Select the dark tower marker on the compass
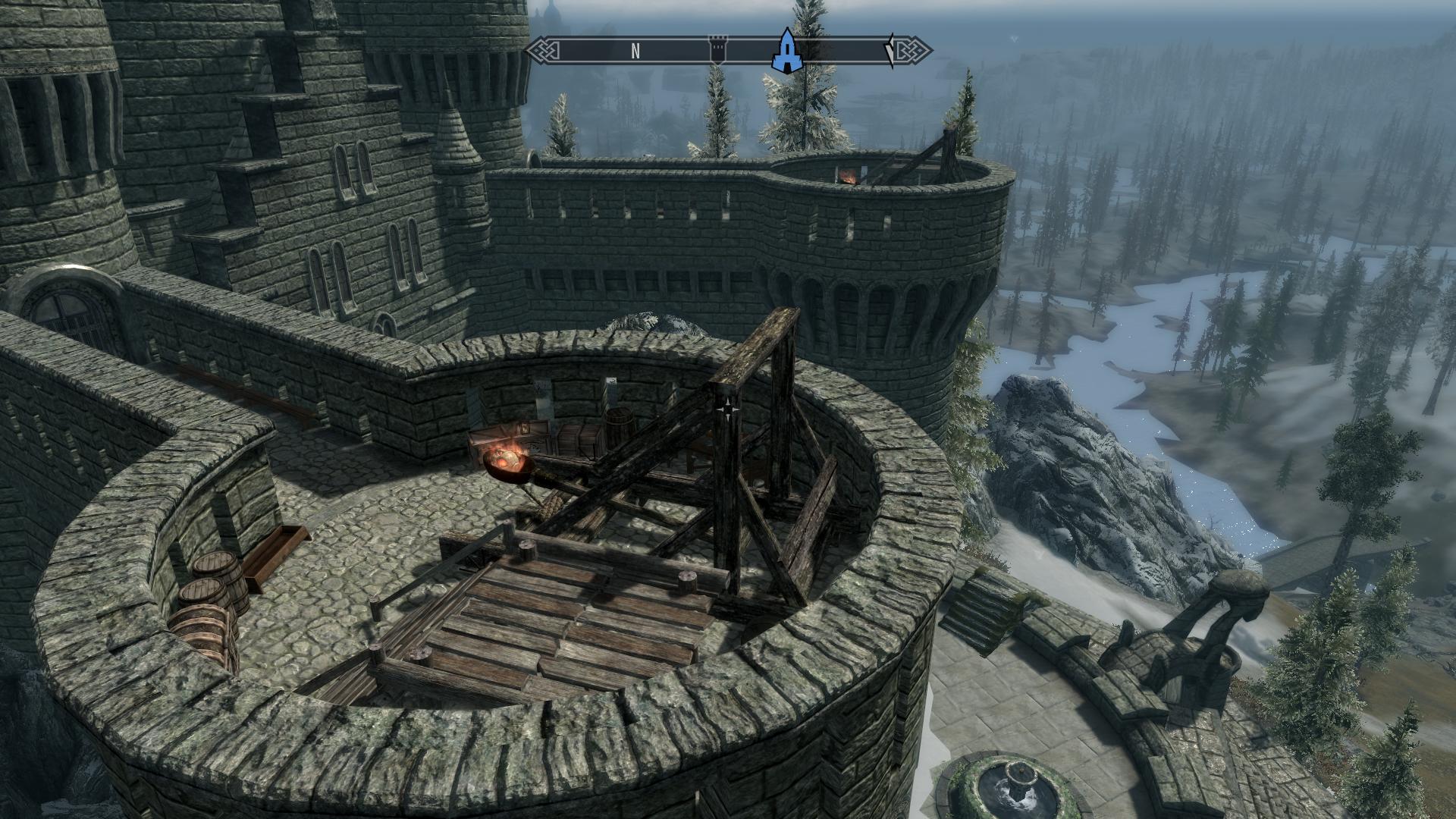 pyautogui.click(x=717, y=50)
